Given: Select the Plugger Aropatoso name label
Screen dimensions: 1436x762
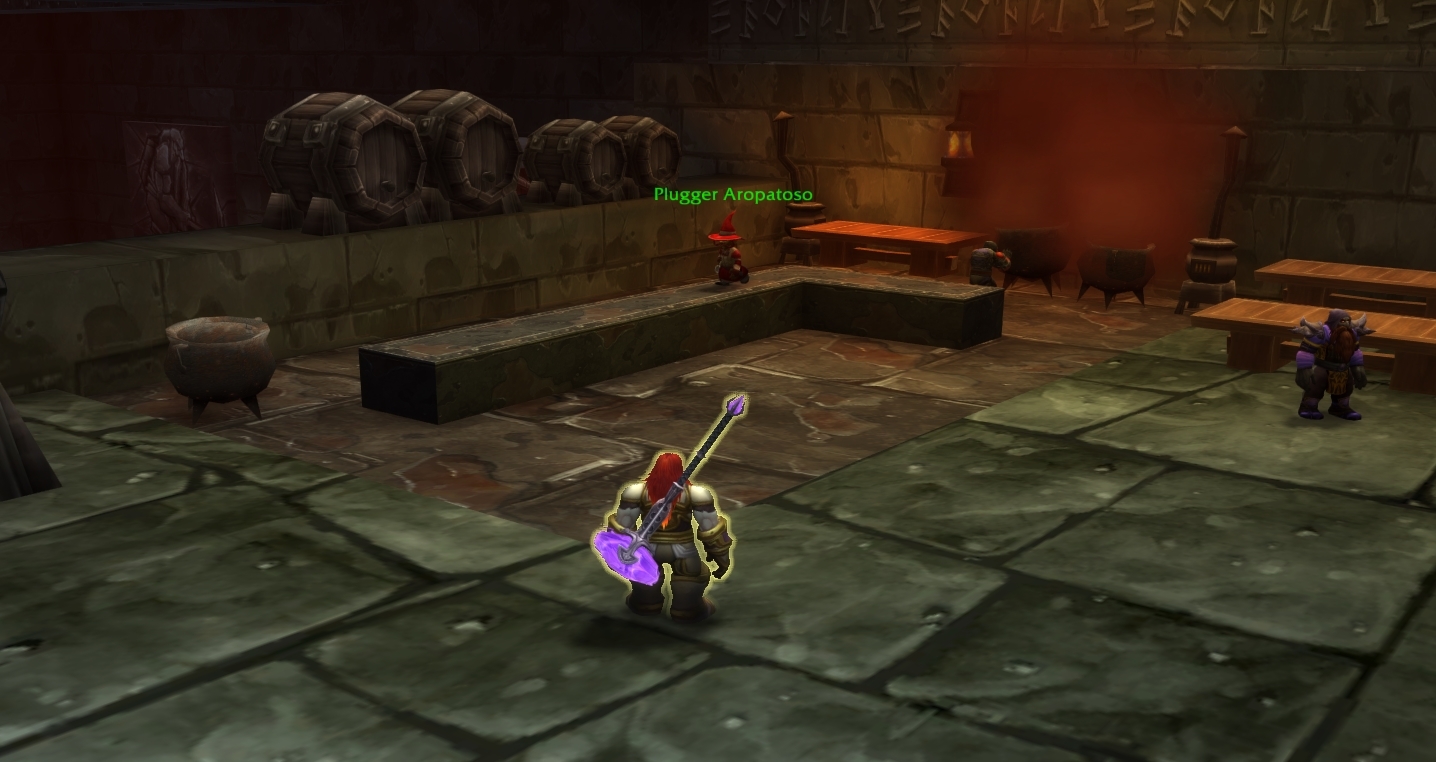Looking at the screenshot, I should [732, 195].
